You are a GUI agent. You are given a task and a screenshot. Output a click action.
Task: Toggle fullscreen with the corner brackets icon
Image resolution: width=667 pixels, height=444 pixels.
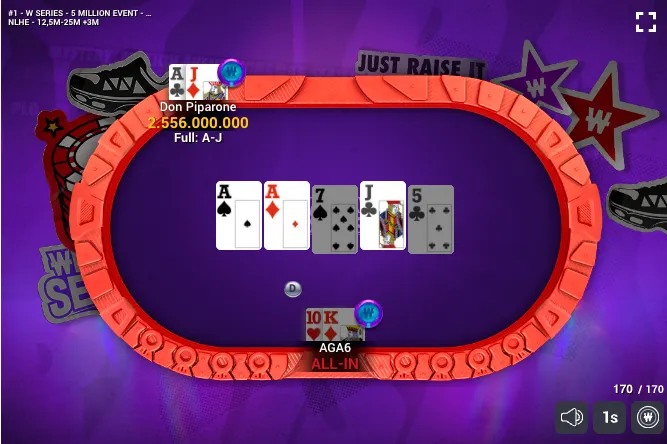click(x=645, y=21)
